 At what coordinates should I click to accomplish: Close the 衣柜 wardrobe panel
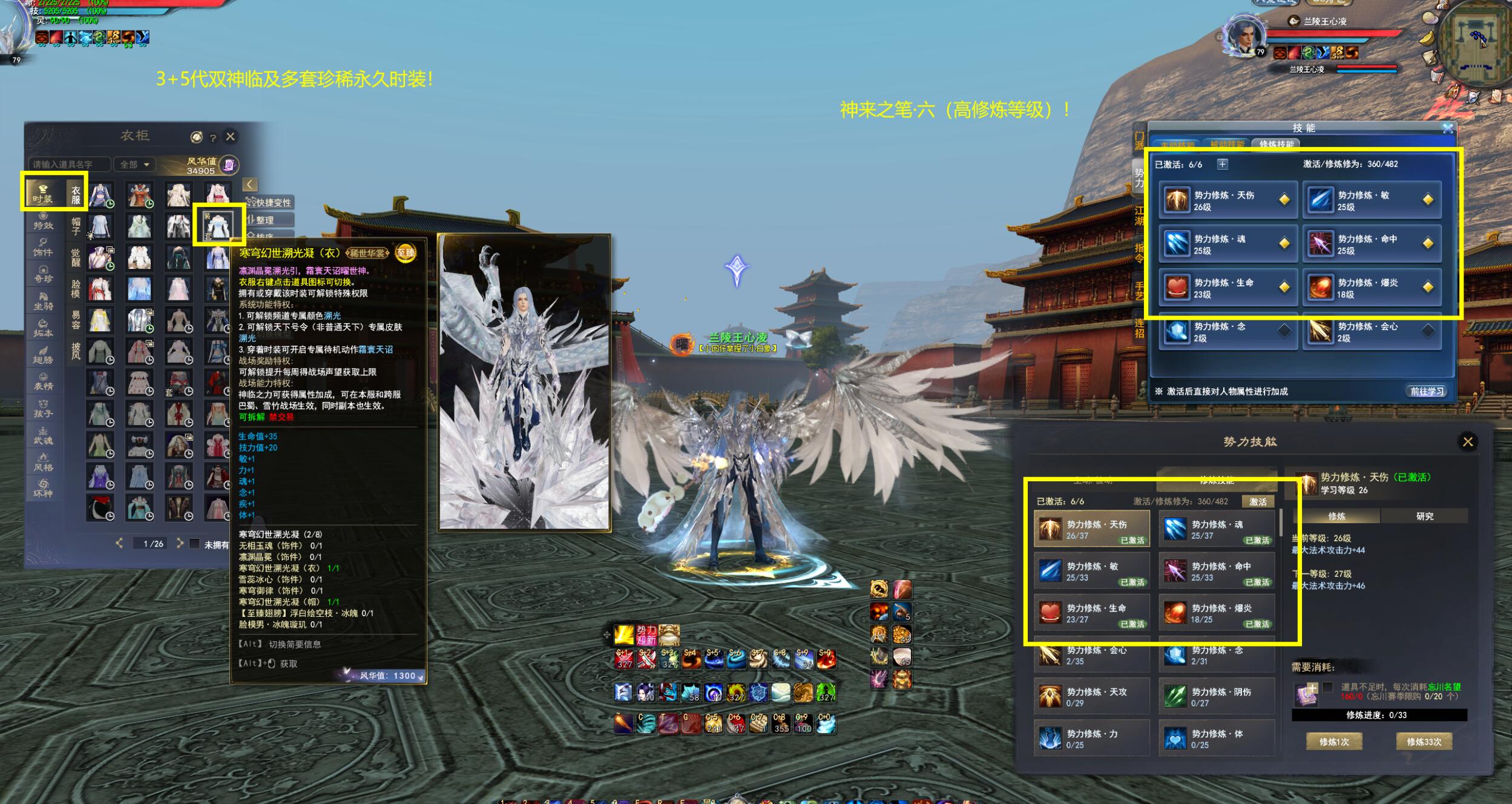click(x=230, y=137)
